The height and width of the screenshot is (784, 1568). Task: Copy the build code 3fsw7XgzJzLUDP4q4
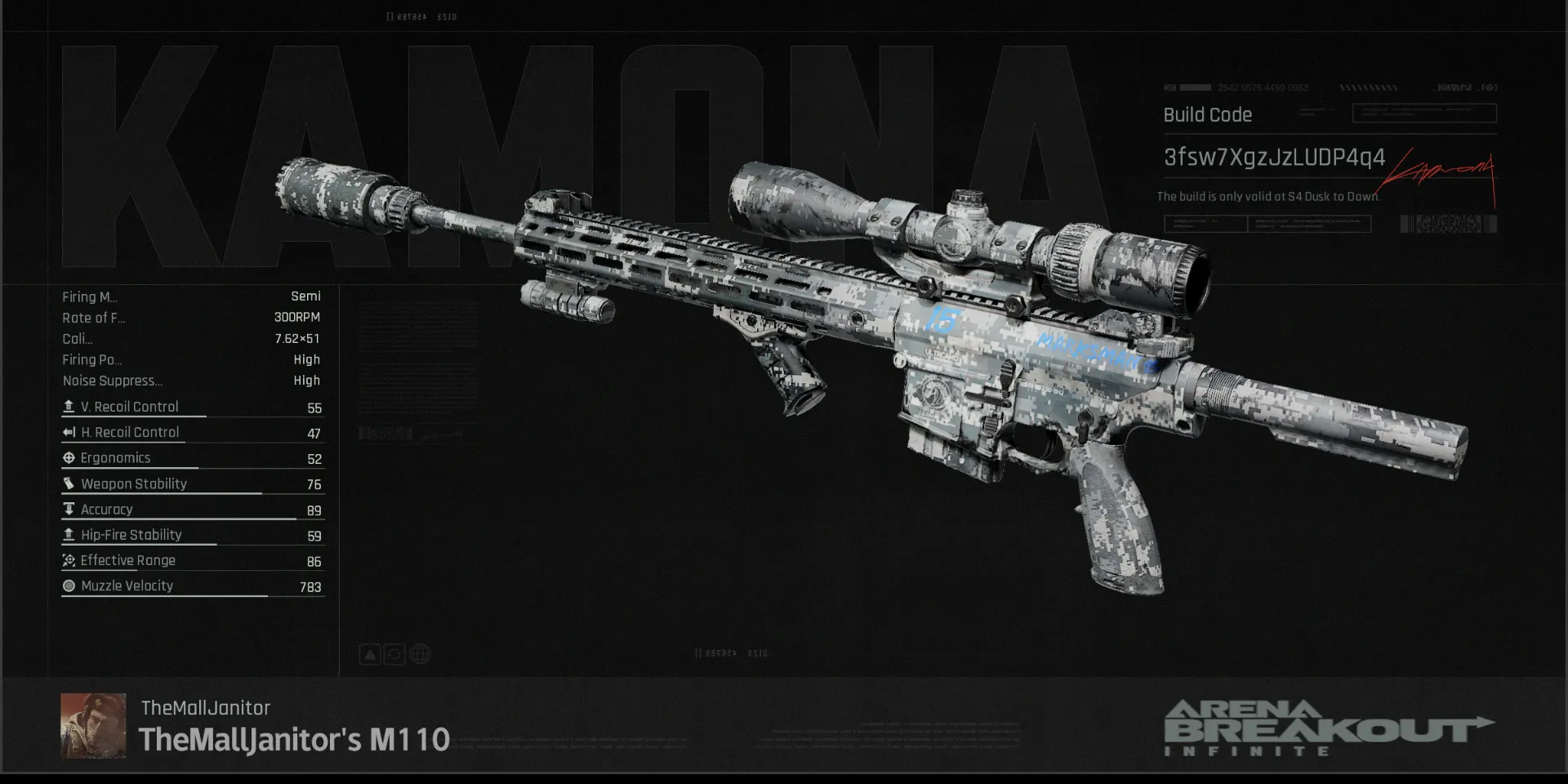click(x=1273, y=158)
